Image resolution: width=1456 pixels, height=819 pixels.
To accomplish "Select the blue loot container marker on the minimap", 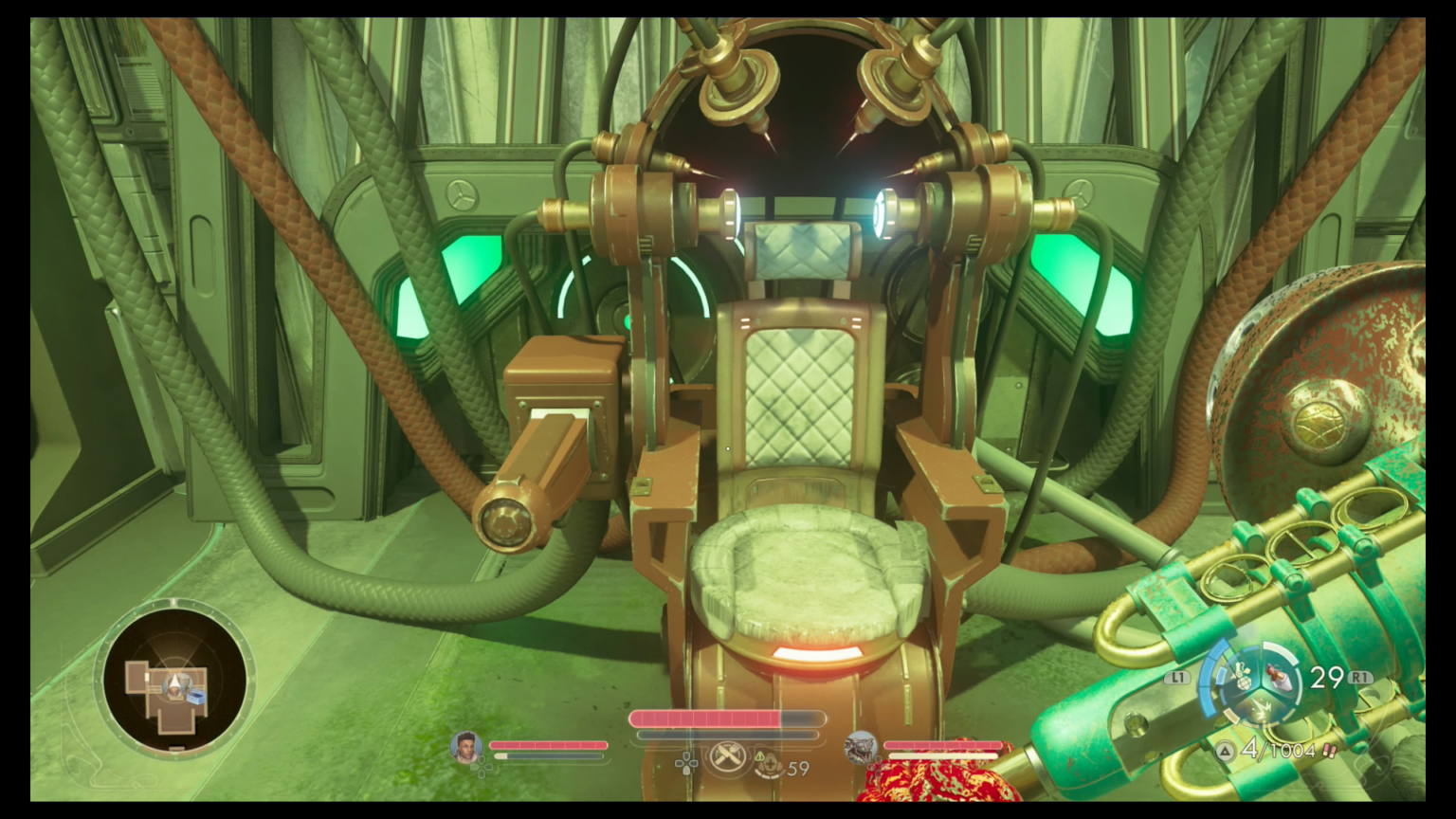I will point(195,697).
